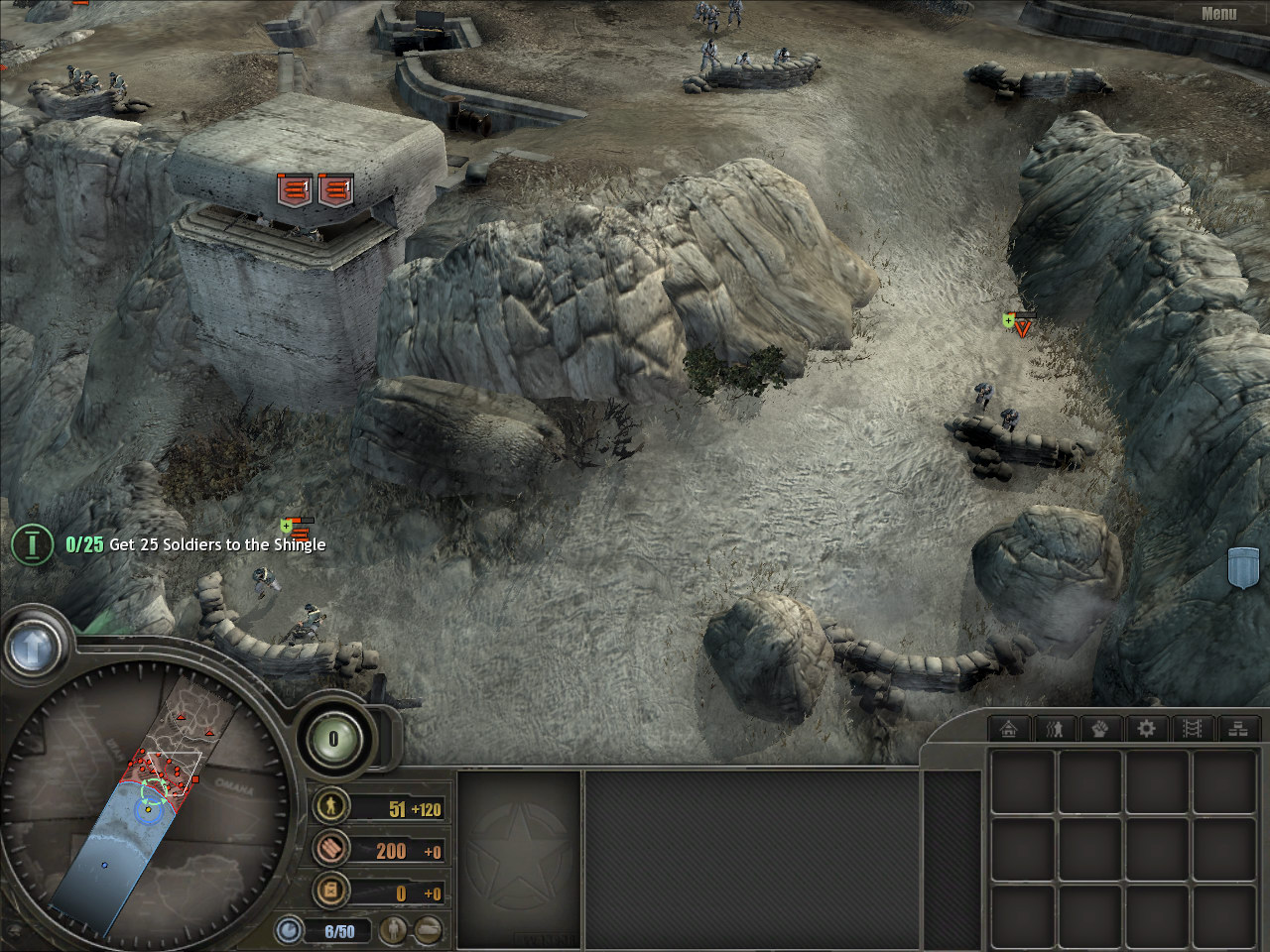Open the Menu button
This screenshot has width=1270, height=952.
1218,14
